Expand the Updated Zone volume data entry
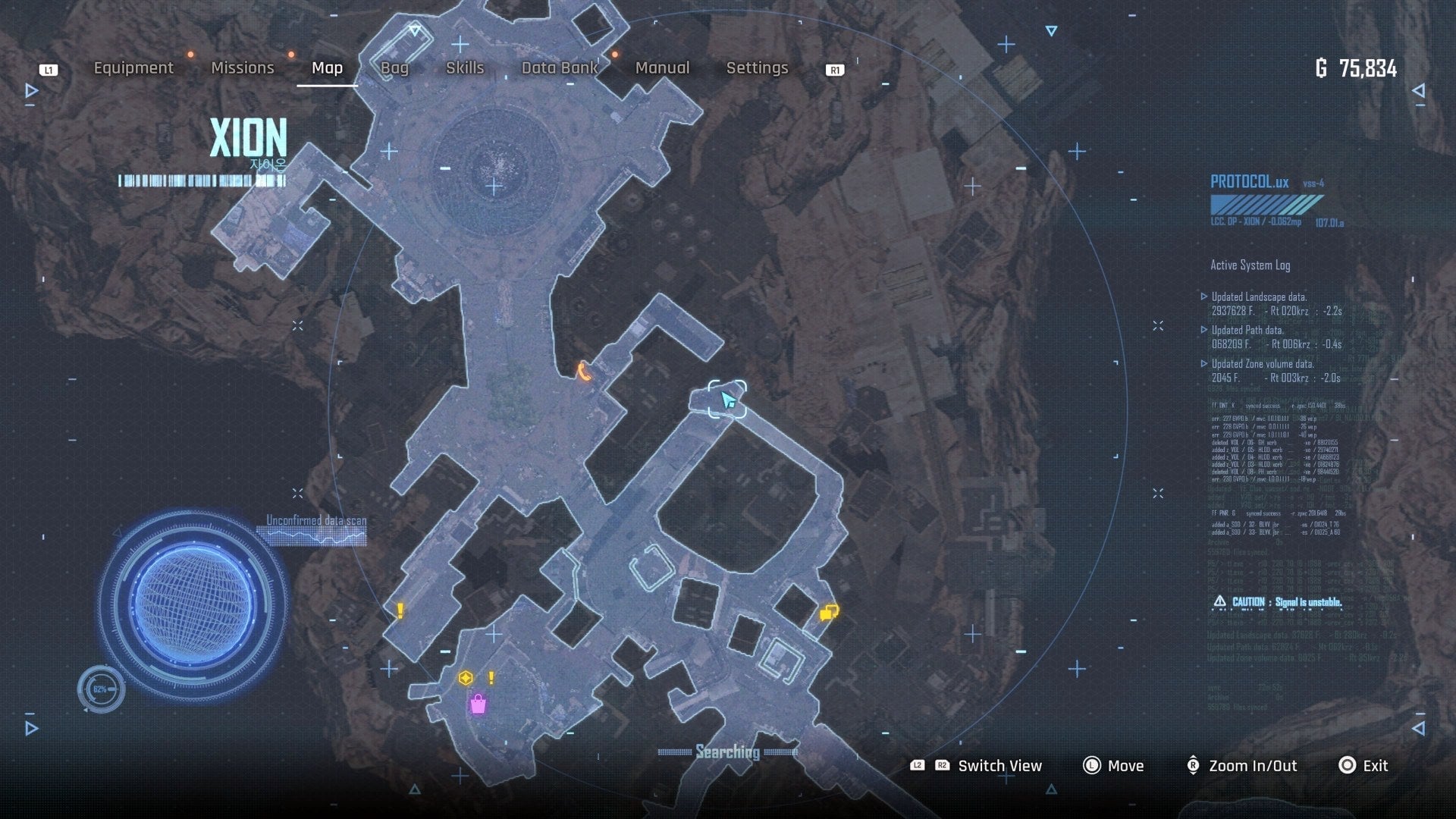This screenshot has width=1456, height=819. (1265, 363)
